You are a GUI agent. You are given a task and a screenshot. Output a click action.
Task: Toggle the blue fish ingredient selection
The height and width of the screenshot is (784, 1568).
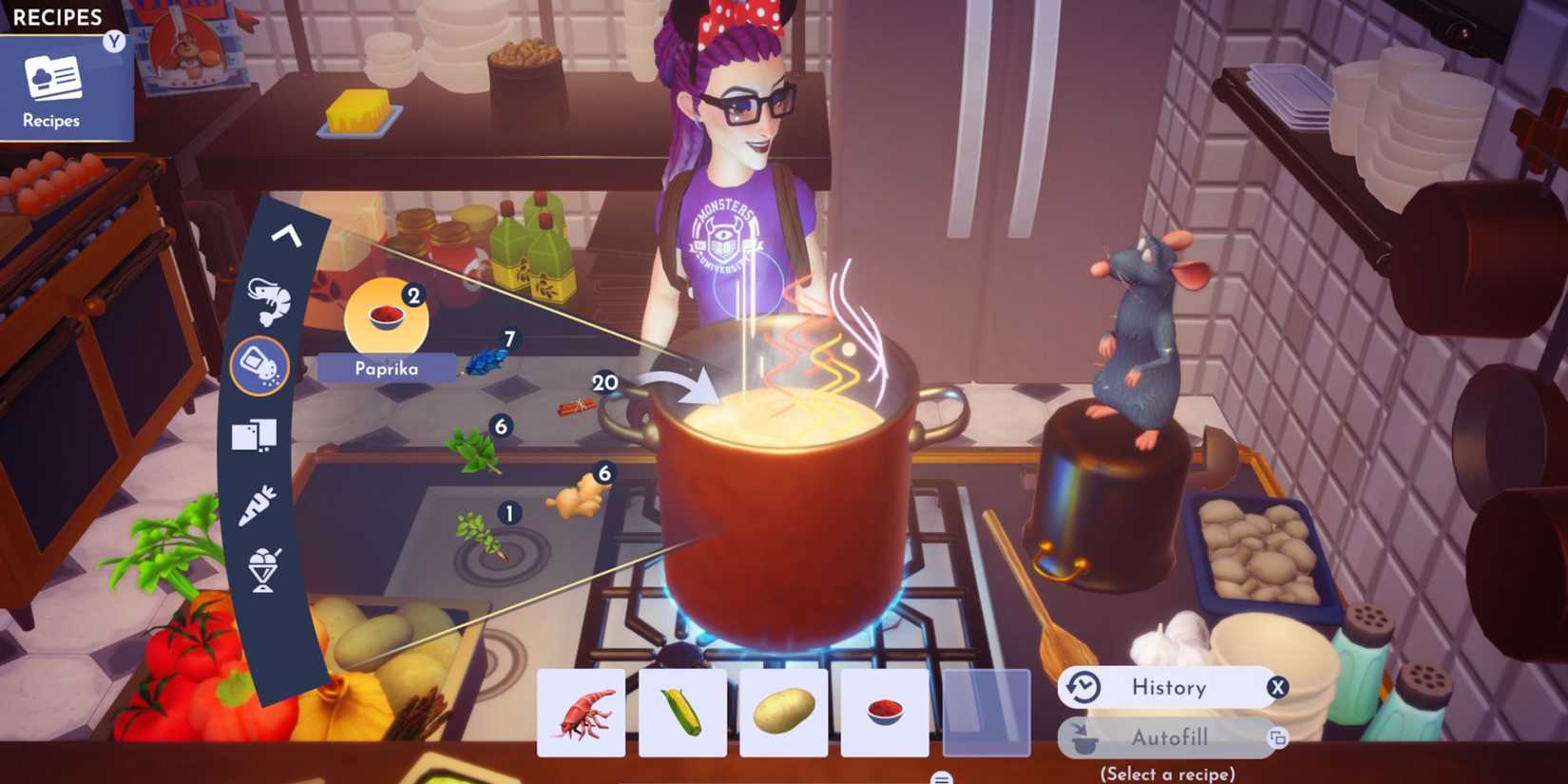click(x=486, y=363)
